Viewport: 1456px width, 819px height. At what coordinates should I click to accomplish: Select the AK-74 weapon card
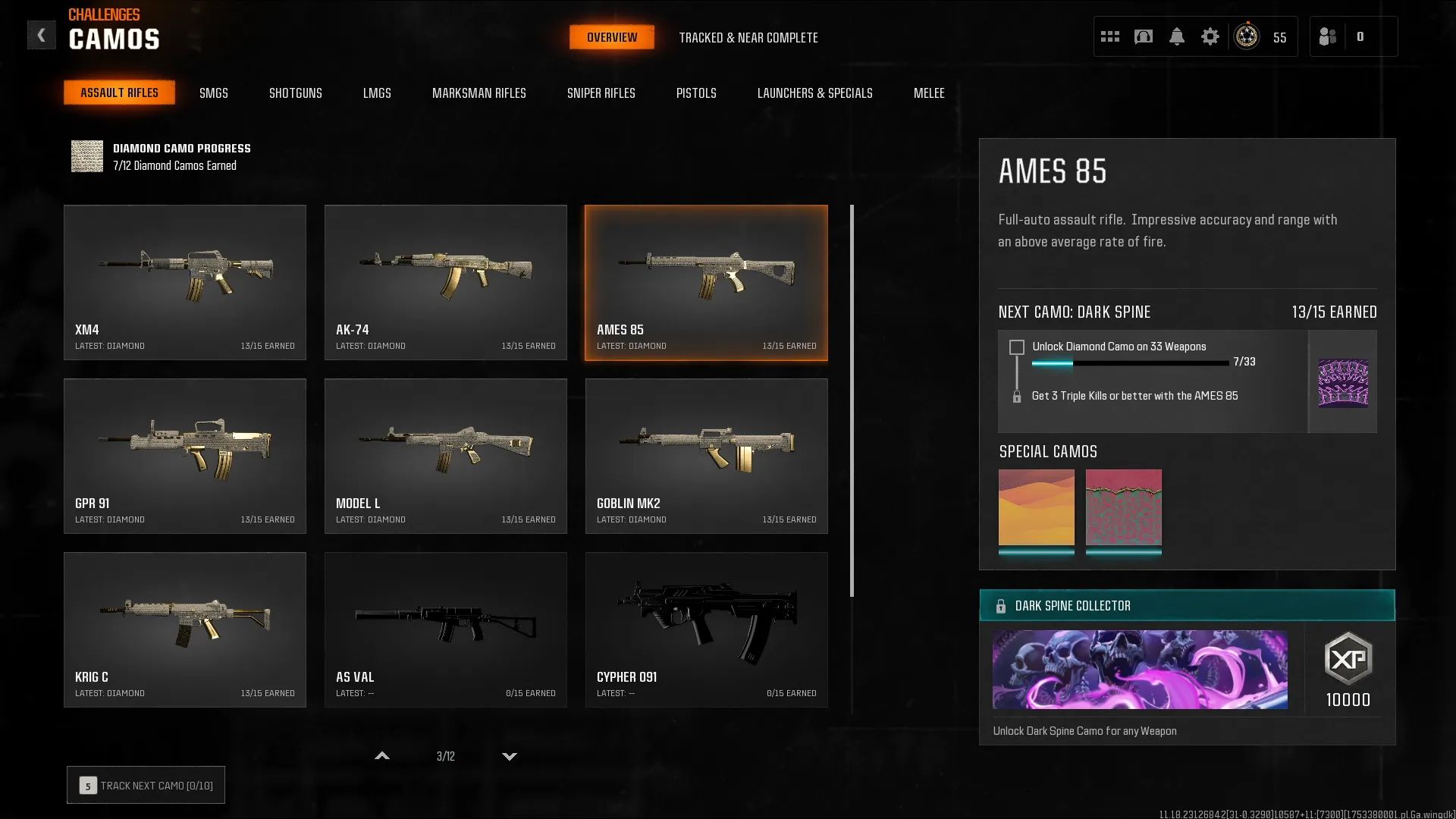[446, 282]
